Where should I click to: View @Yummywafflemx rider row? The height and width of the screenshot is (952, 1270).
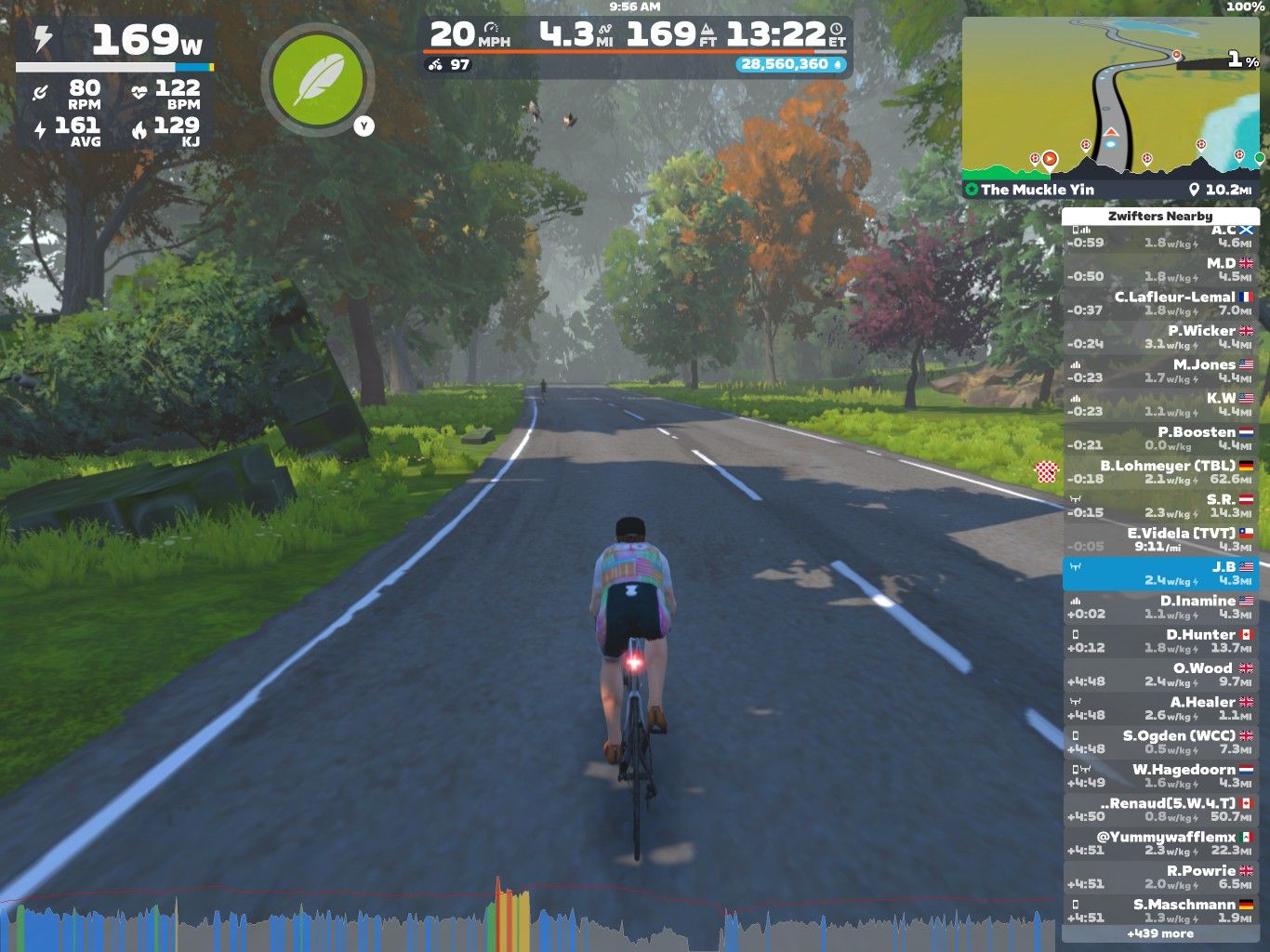click(x=1160, y=843)
